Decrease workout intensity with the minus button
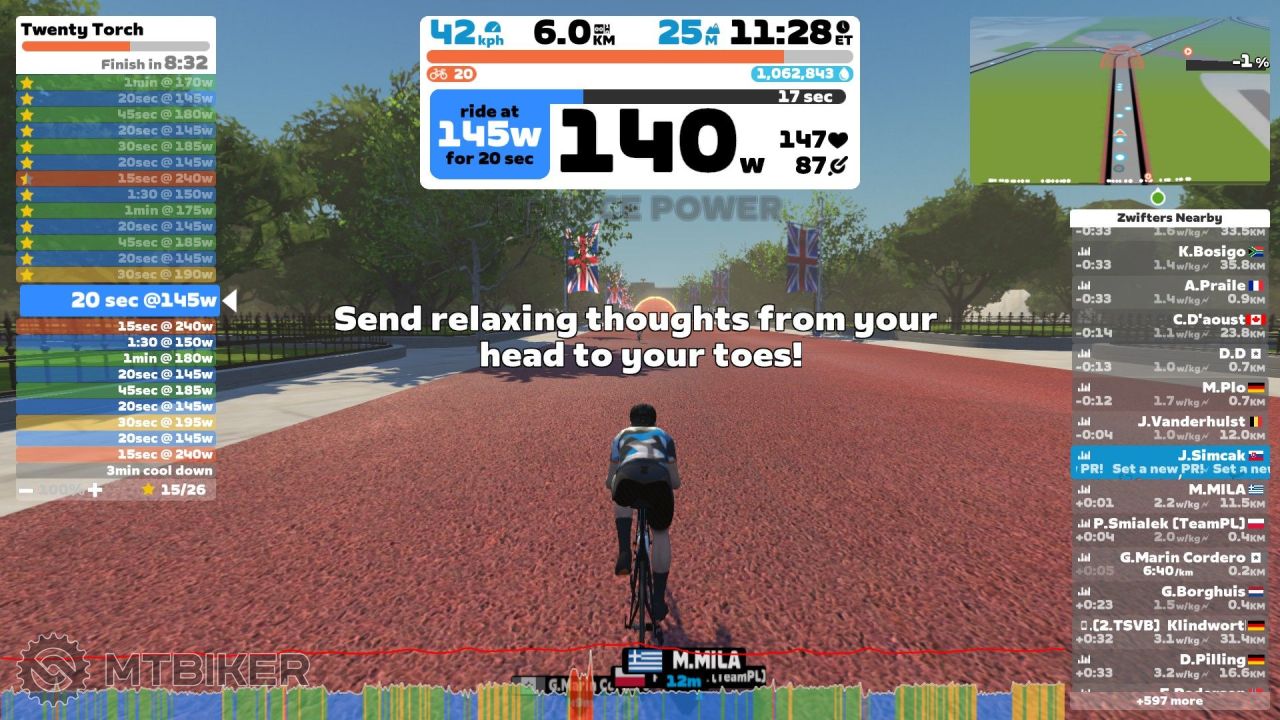This screenshot has height=720, width=1280. (26, 490)
